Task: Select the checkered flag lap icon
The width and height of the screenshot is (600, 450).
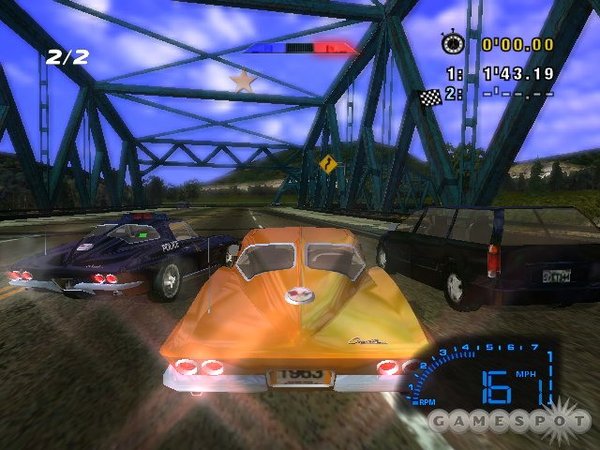Action: tap(431, 97)
